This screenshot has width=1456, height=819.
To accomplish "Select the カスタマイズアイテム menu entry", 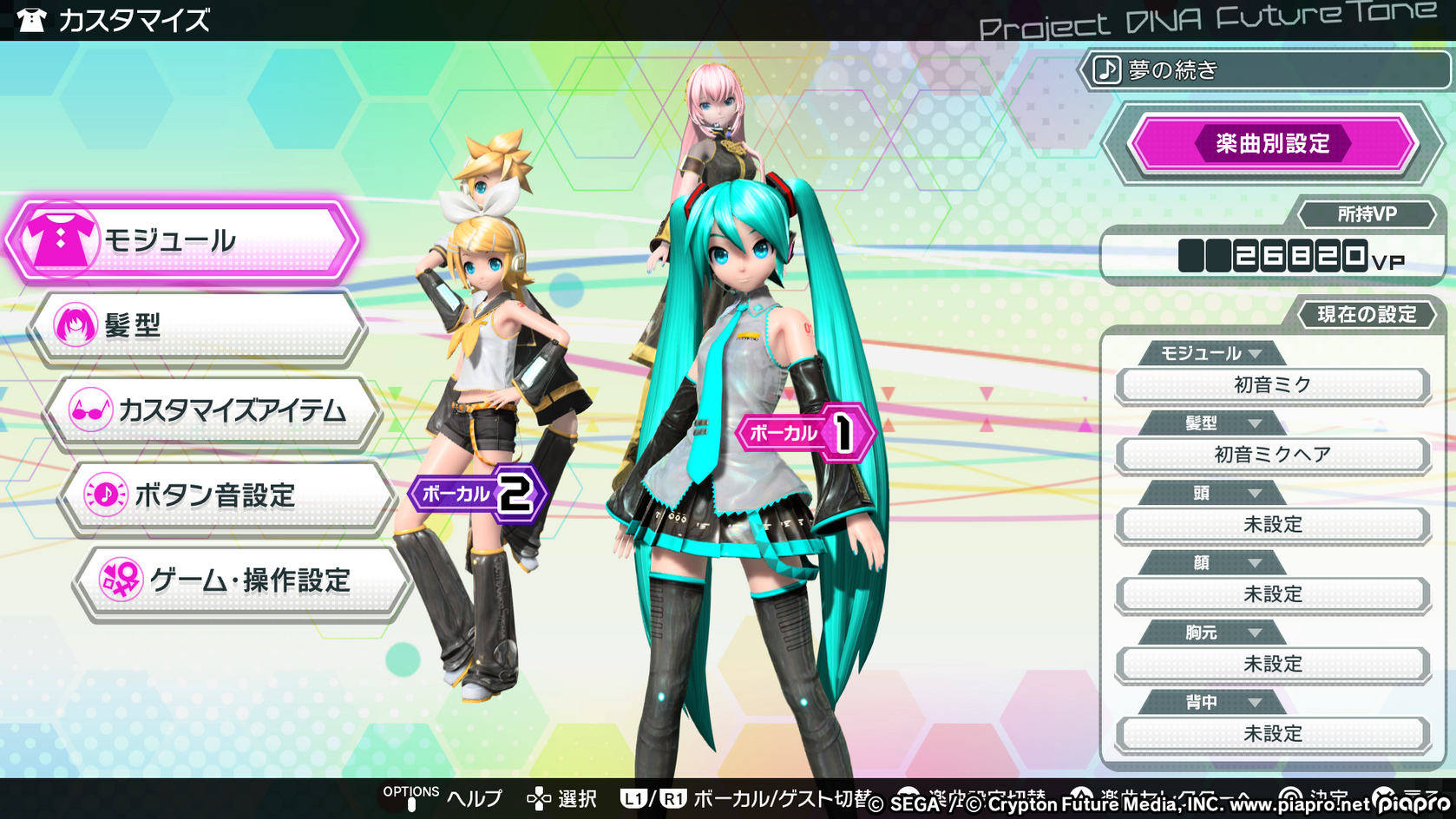I will tap(217, 409).
